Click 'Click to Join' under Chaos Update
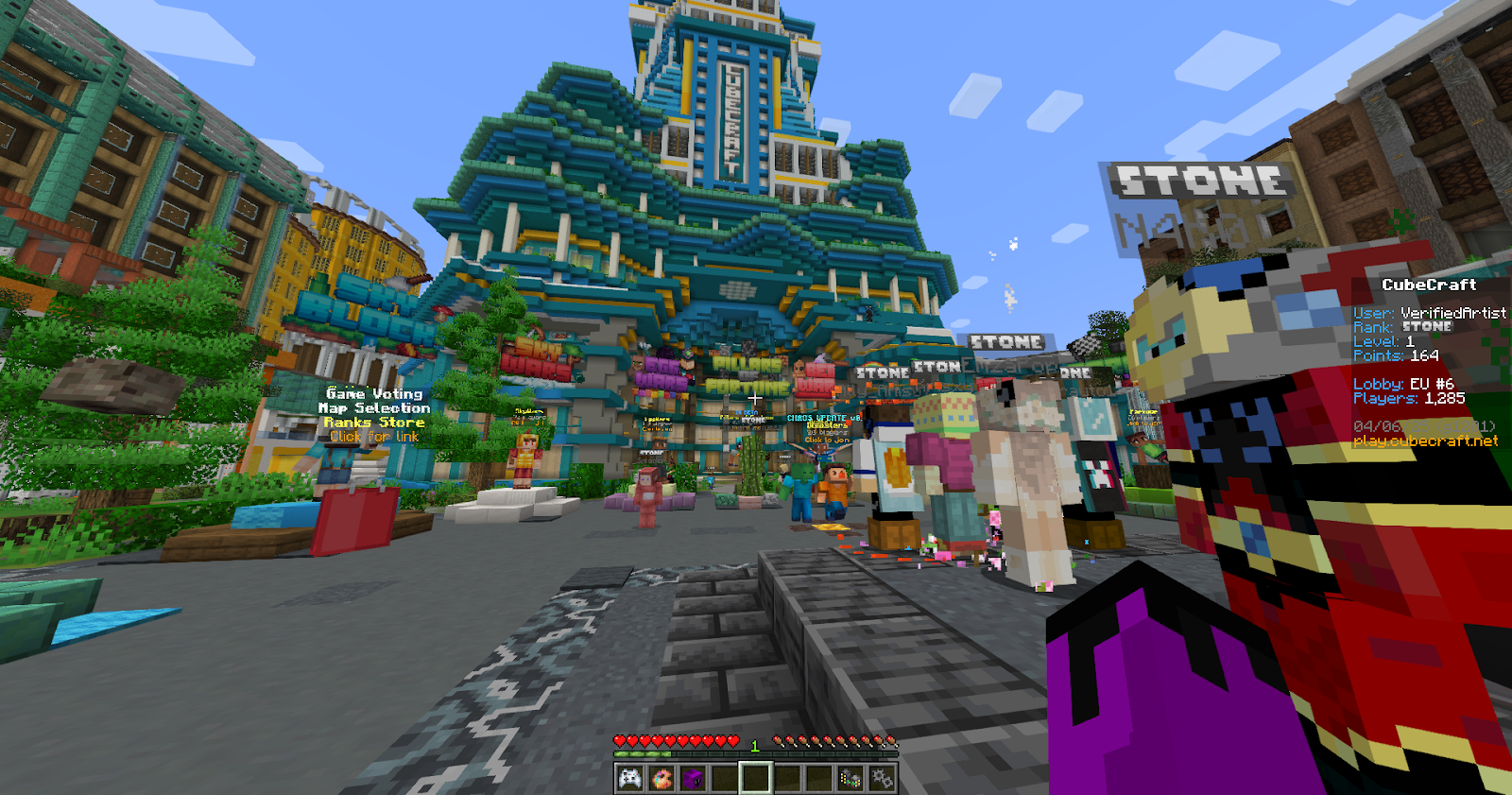 click(828, 441)
